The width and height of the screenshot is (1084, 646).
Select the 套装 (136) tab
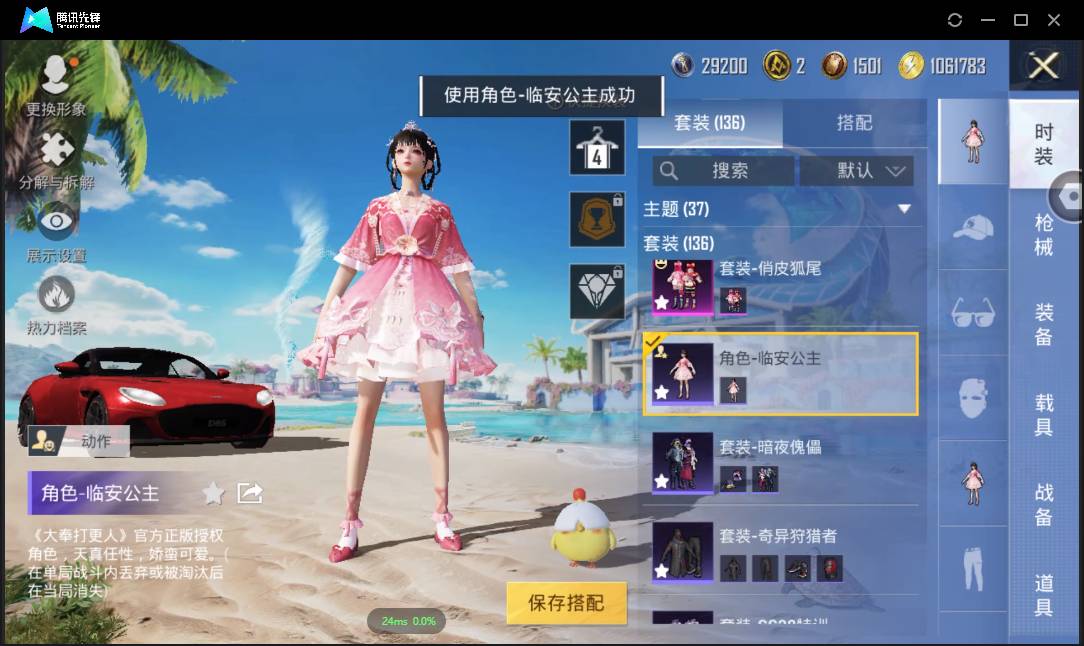[x=709, y=123]
